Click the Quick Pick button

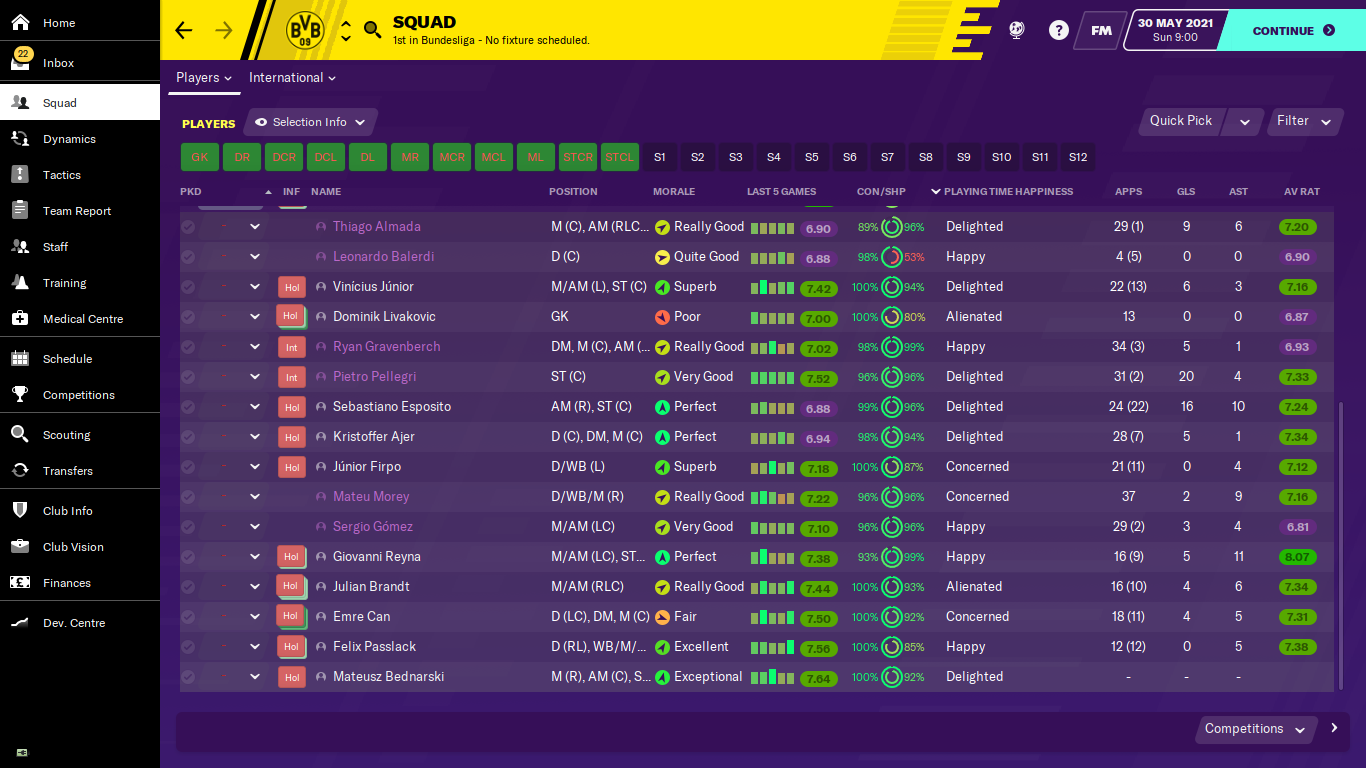1180,121
